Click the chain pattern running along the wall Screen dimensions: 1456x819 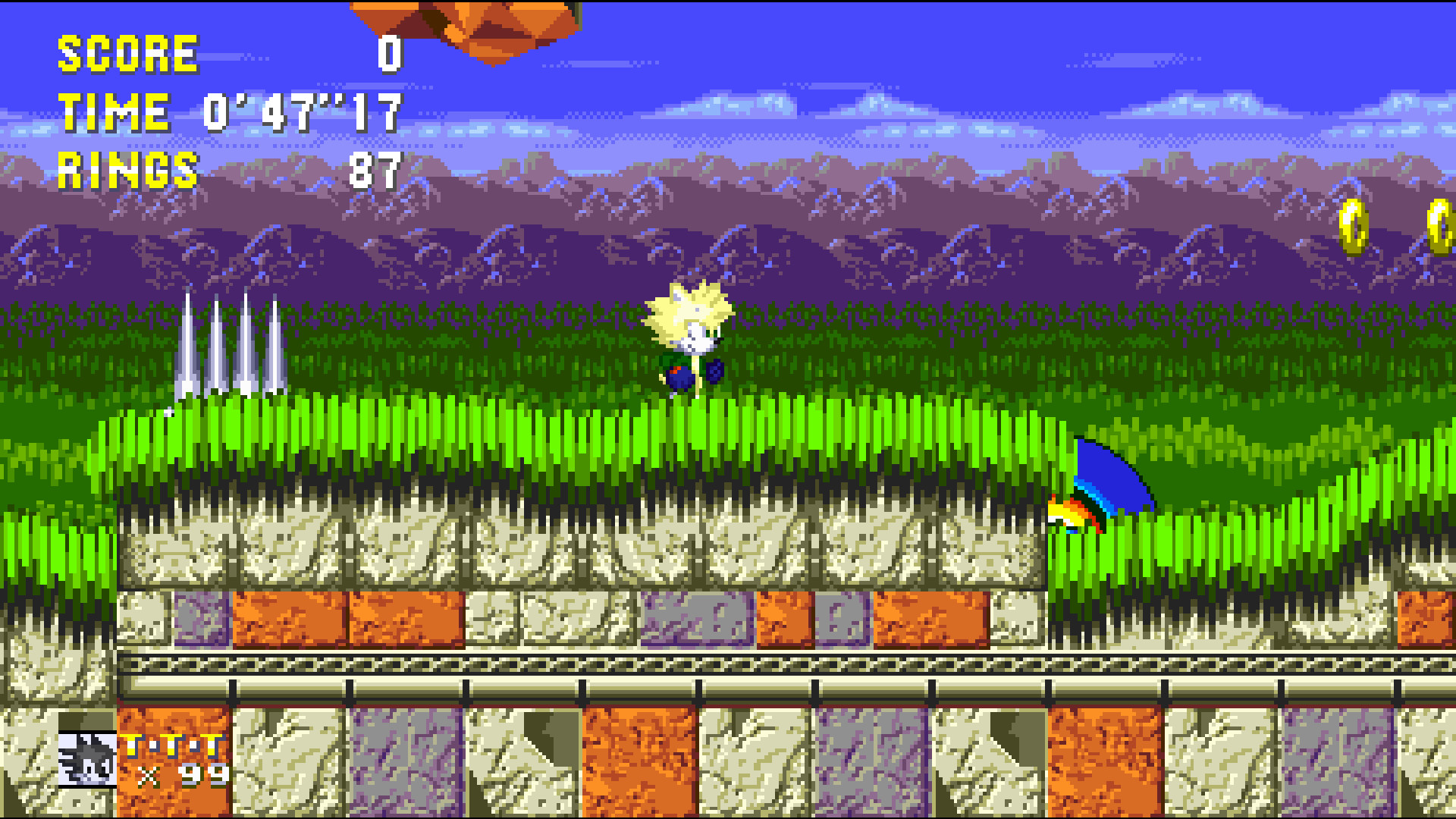click(531, 666)
